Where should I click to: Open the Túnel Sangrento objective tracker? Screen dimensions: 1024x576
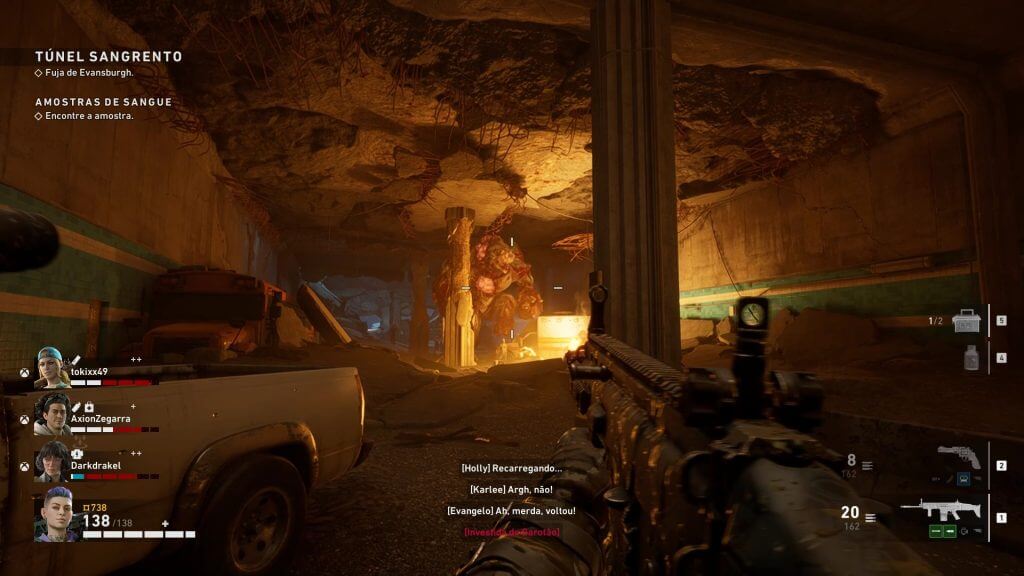[108, 57]
